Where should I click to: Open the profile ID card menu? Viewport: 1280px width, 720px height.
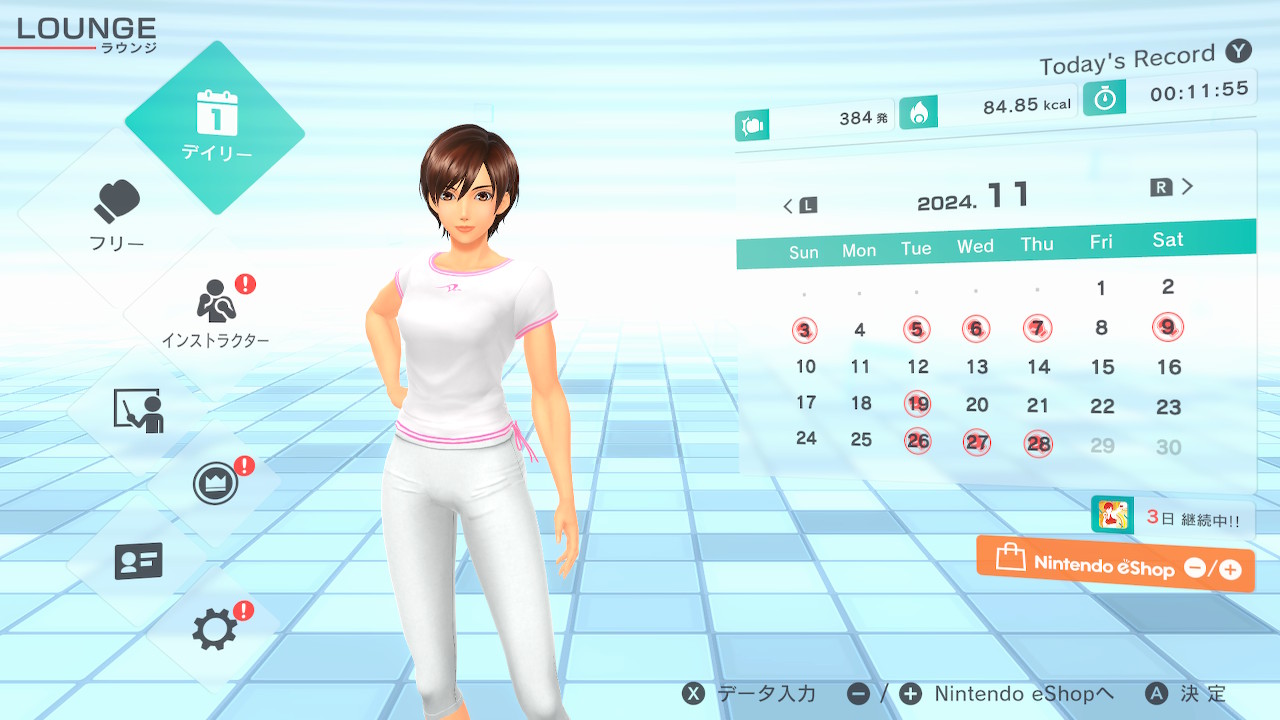(138, 561)
